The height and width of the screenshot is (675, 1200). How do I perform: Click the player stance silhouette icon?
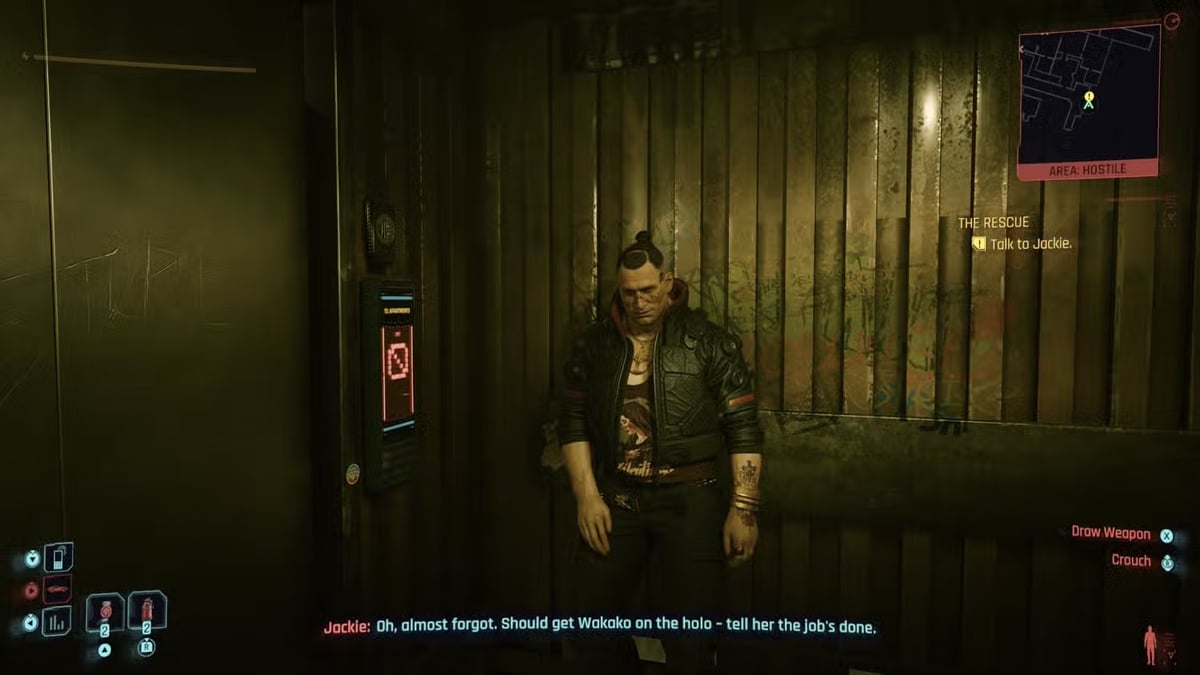[x=1150, y=644]
